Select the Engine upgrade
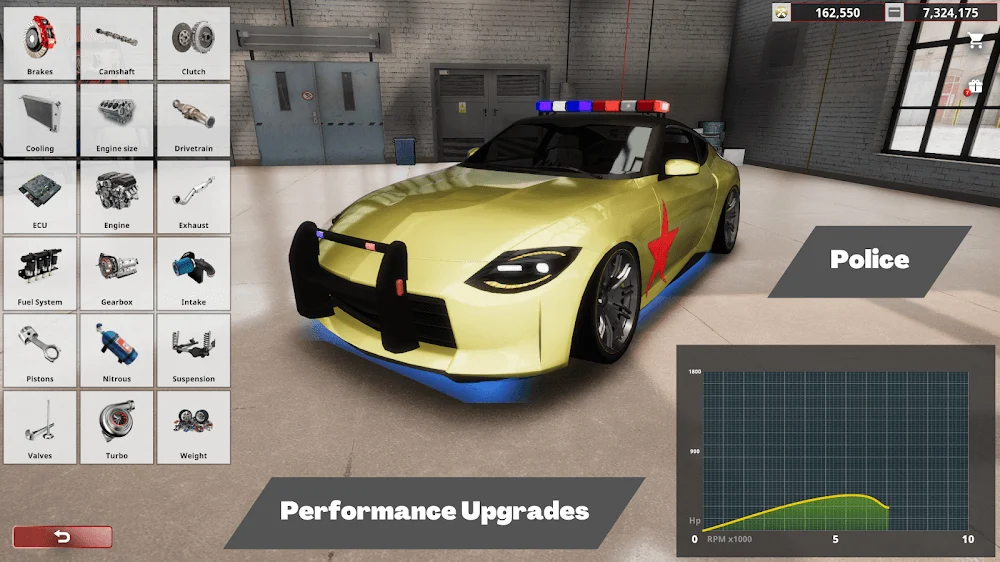This screenshot has width=1000, height=562. [x=117, y=197]
